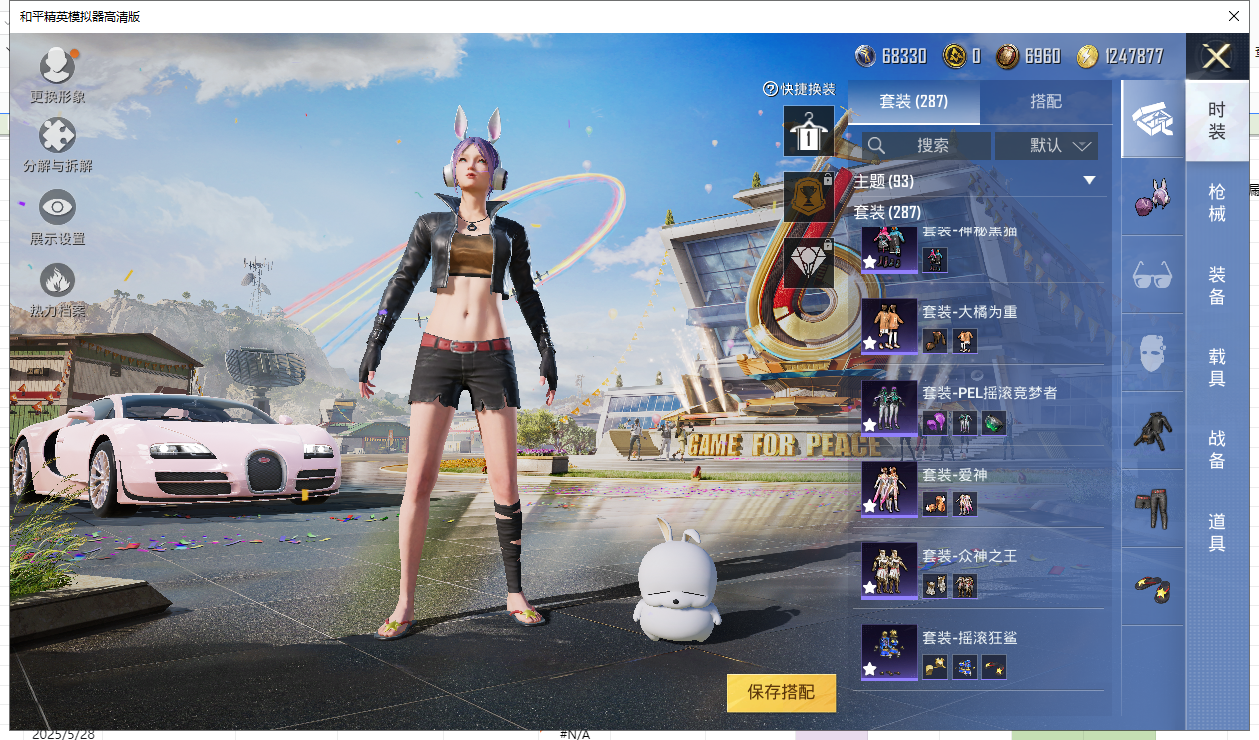The width and height of the screenshot is (1259, 740).
Task: Close the wardrobe with the X button
Action: 1216,56
